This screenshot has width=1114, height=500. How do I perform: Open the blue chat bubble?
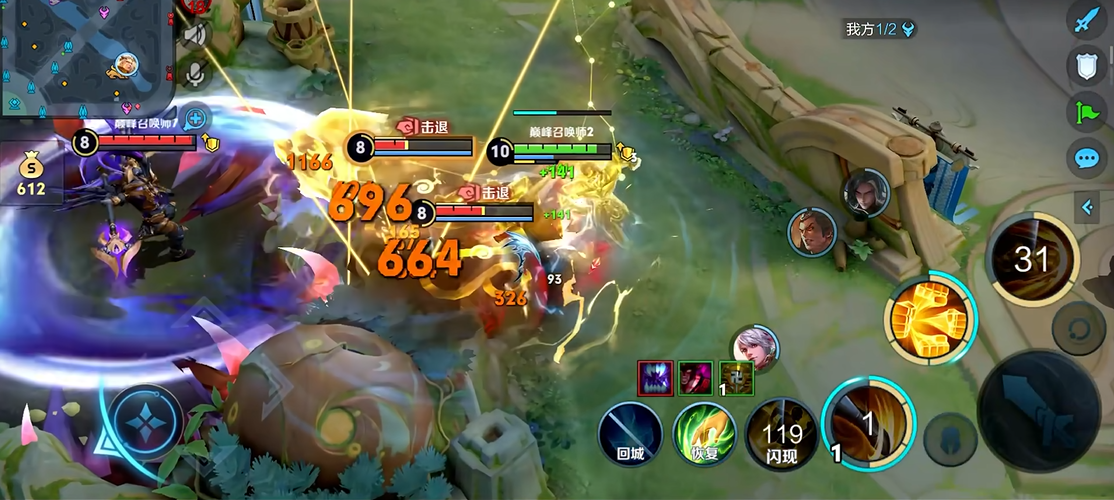(x=1087, y=158)
